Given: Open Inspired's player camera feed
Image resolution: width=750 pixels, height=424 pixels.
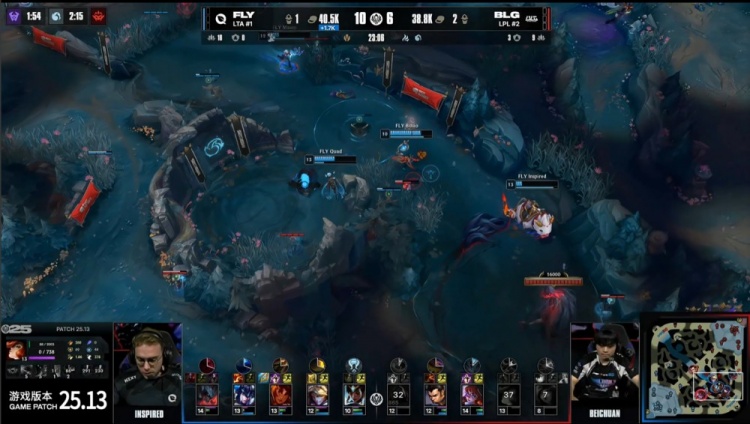Looking at the screenshot, I should 148,372.
